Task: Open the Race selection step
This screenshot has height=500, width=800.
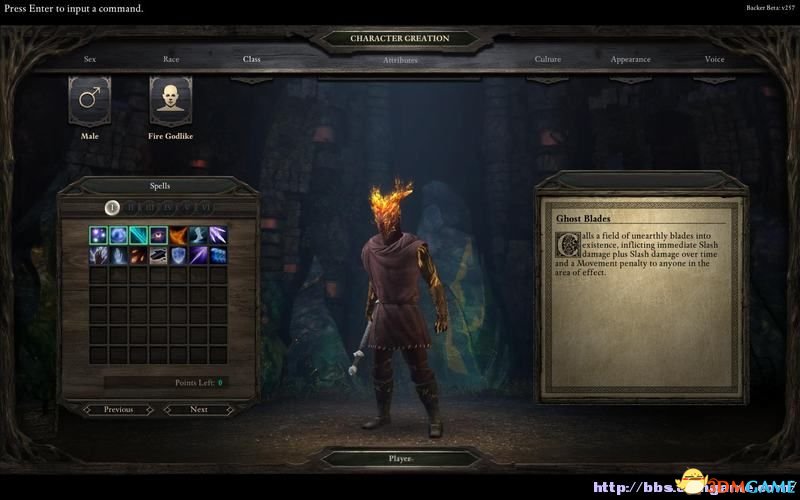Action: [x=171, y=59]
